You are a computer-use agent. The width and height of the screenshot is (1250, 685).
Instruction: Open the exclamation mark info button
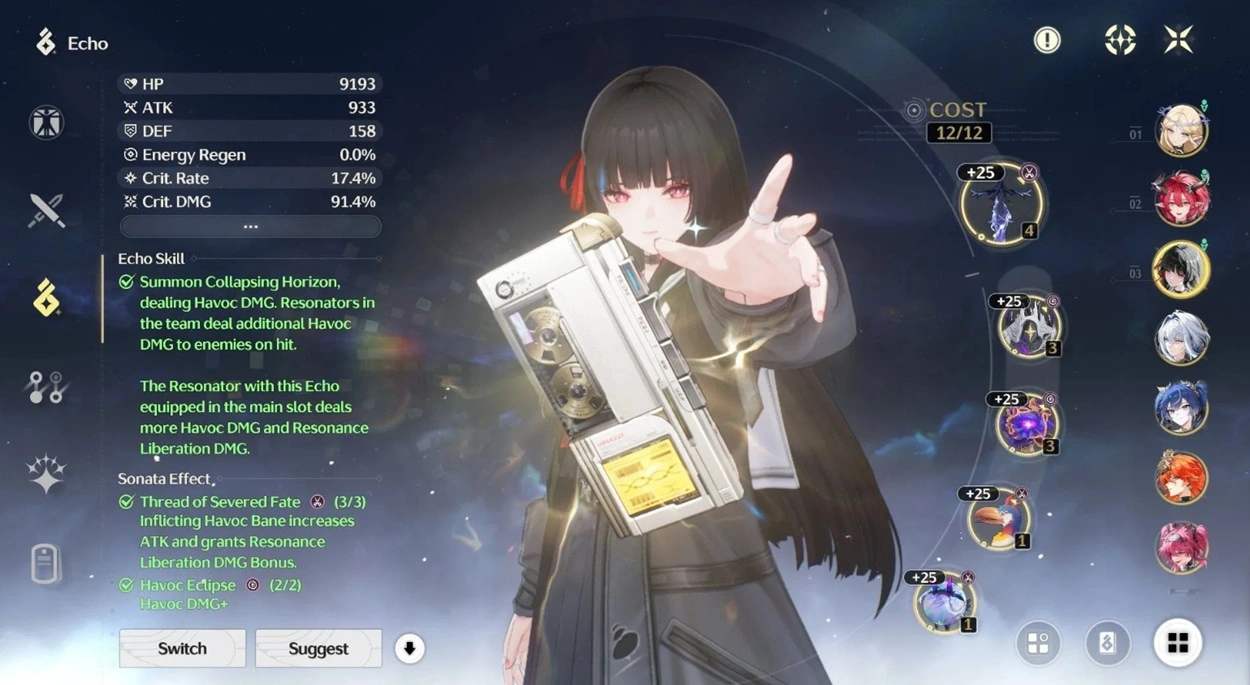pyautogui.click(x=1047, y=40)
